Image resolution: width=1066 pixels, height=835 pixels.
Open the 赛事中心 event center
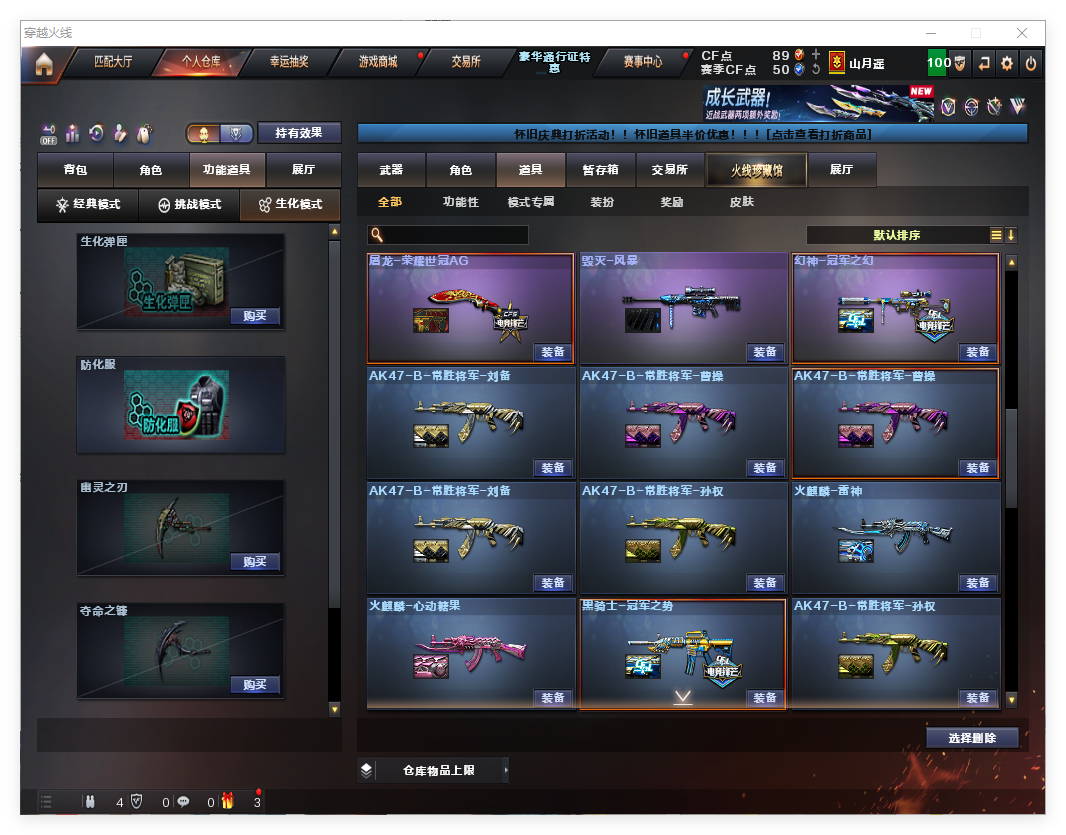tap(642, 62)
